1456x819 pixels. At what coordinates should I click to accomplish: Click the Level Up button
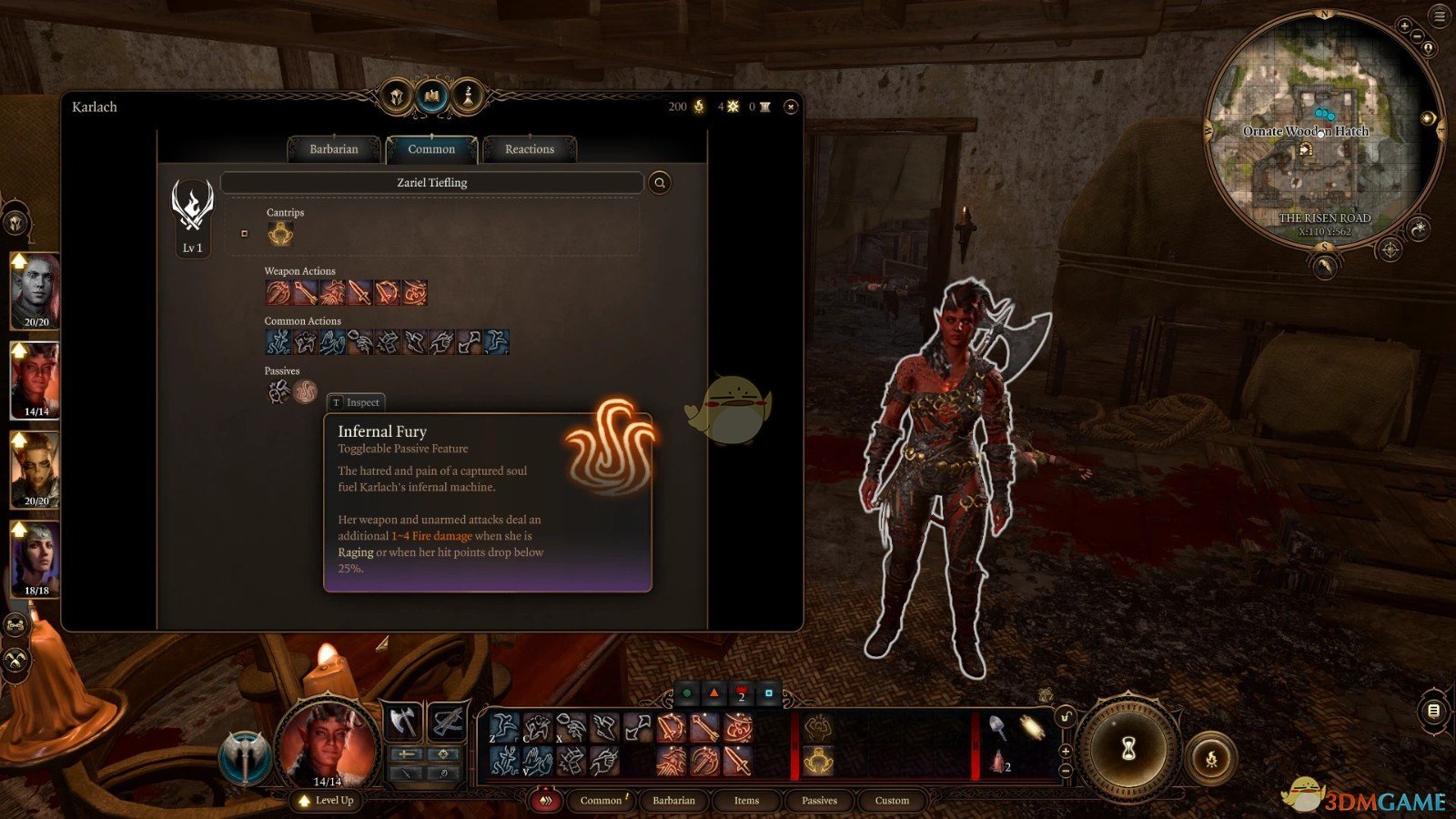point(326,801)
